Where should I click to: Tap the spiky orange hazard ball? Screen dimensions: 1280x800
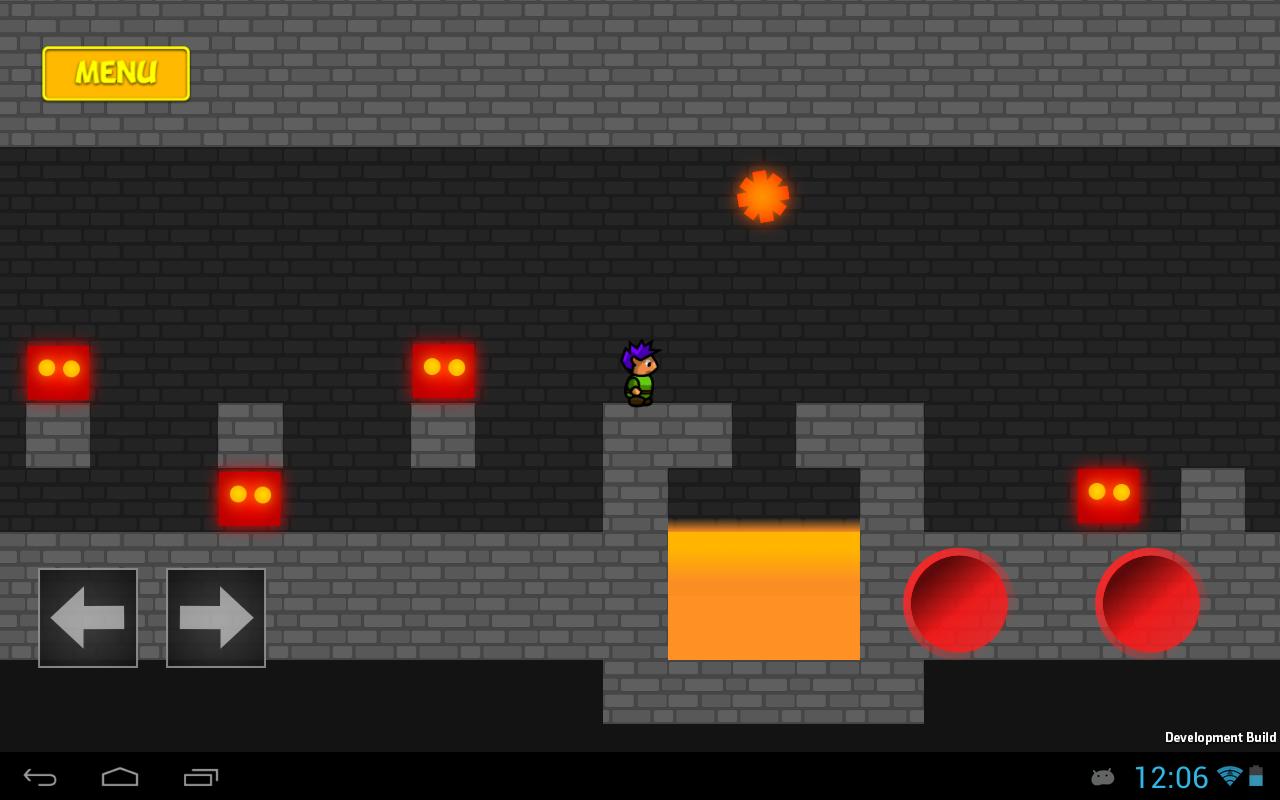(763, 196)
